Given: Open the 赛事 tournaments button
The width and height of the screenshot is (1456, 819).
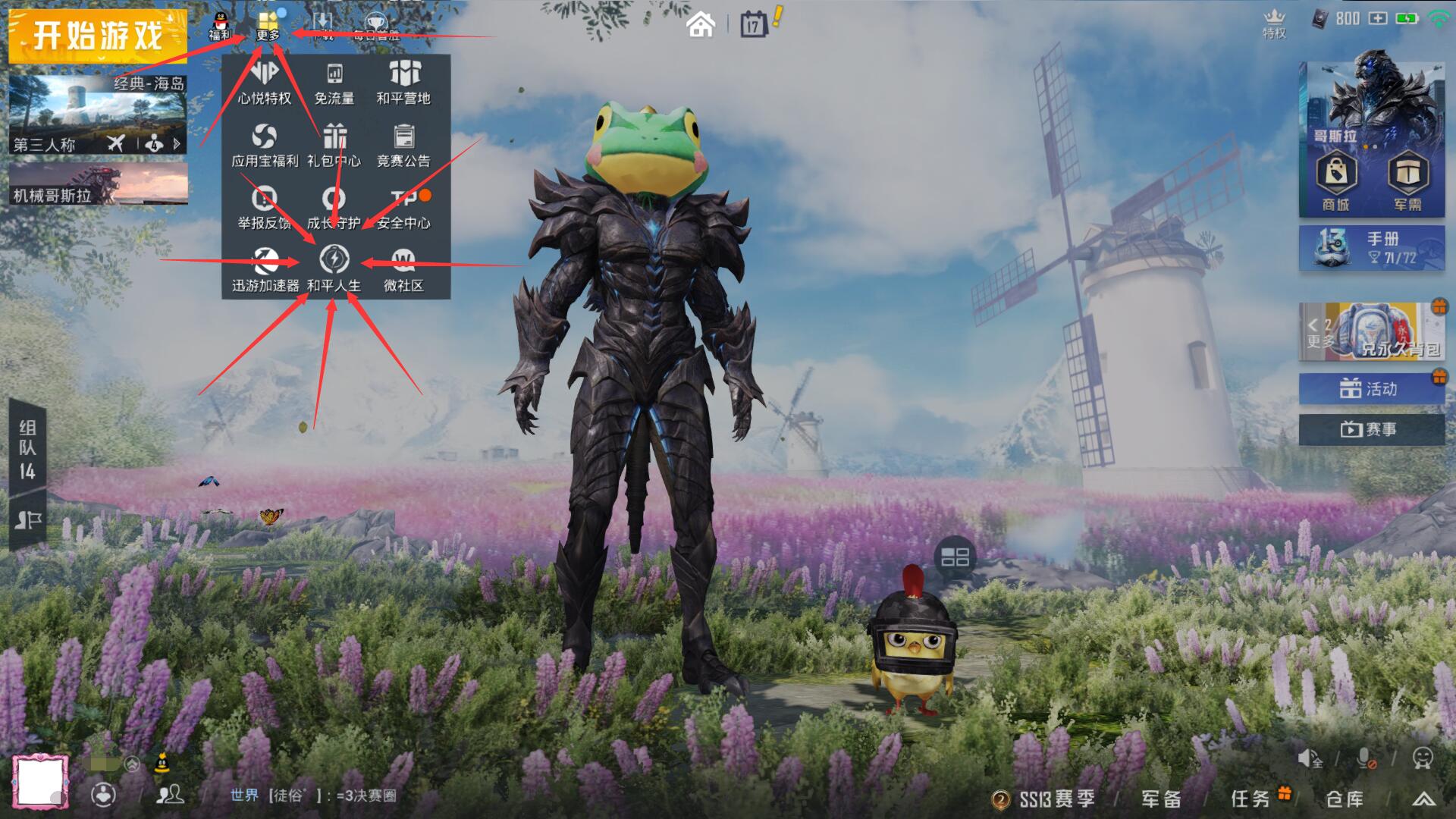Looking at the screenshot, I should point(1371,429).
